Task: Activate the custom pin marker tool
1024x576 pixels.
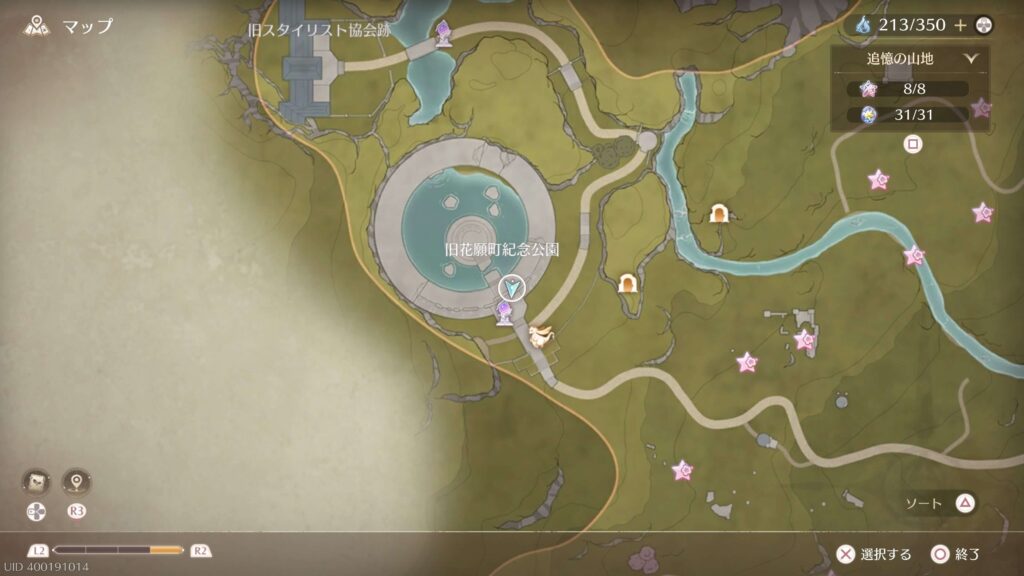Action: pos(76,483)
